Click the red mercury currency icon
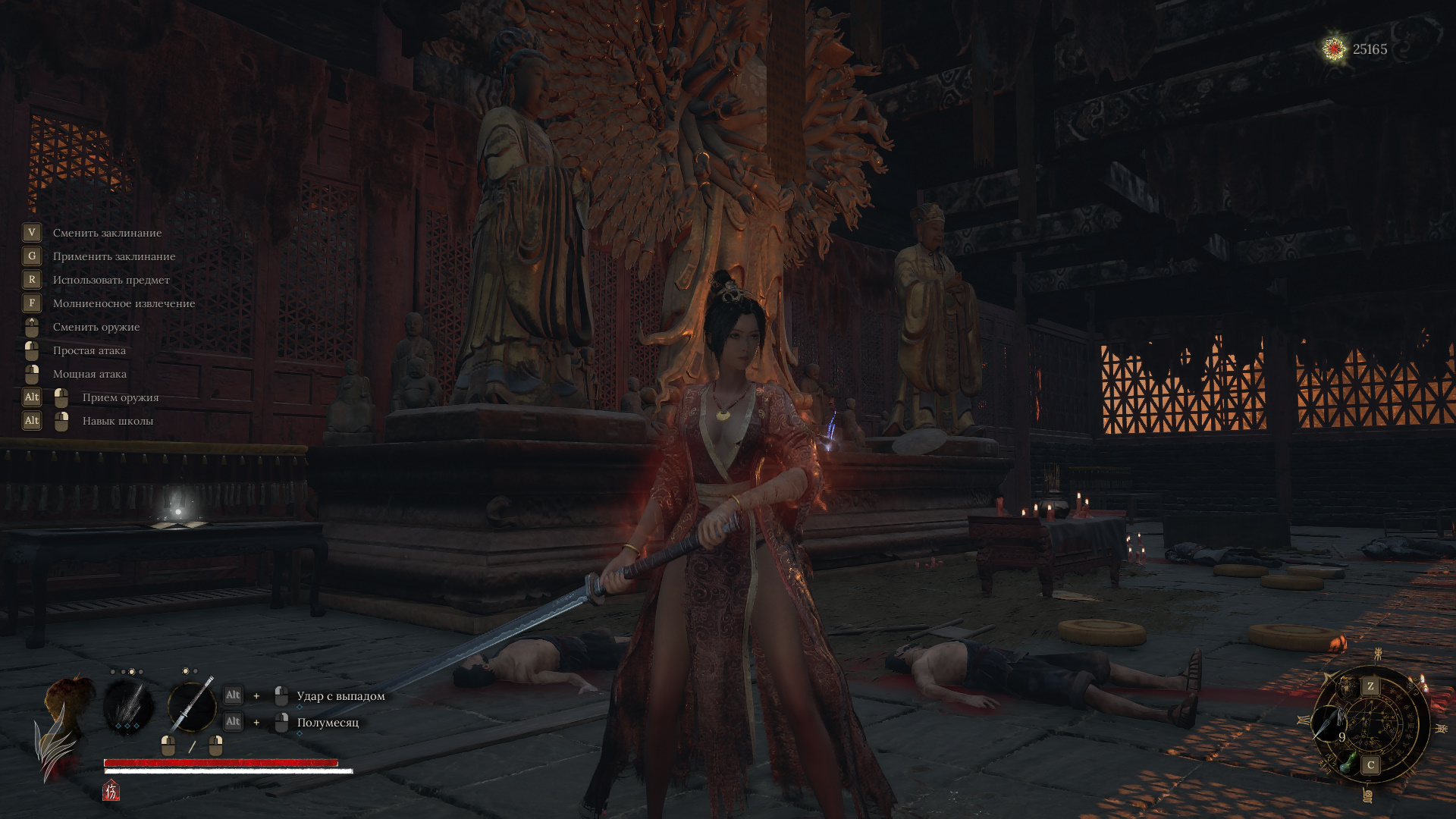Screen dimensions: 1456x819 pyautogui.click(x=1334, y=49)
